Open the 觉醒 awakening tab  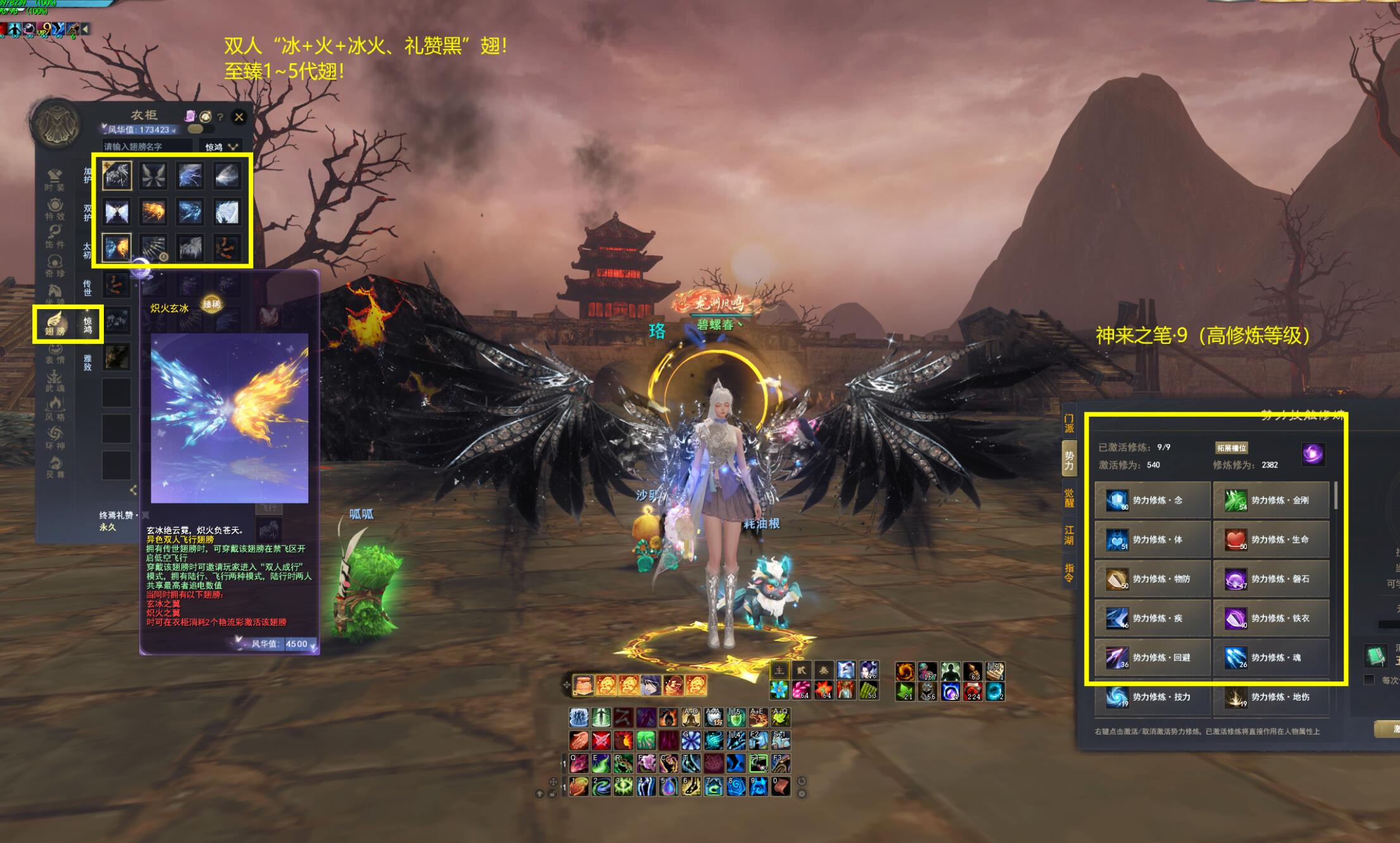(x=1069, y=498)
